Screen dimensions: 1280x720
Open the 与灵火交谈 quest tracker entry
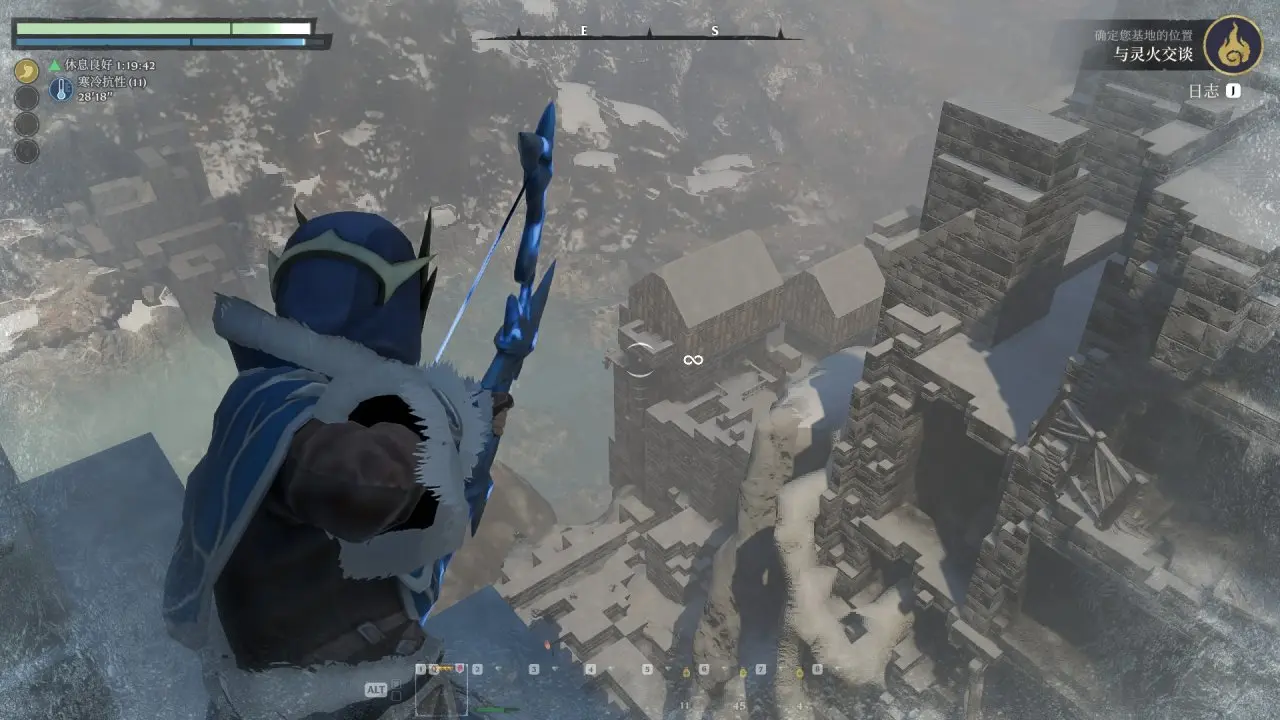coord(1153,56)
